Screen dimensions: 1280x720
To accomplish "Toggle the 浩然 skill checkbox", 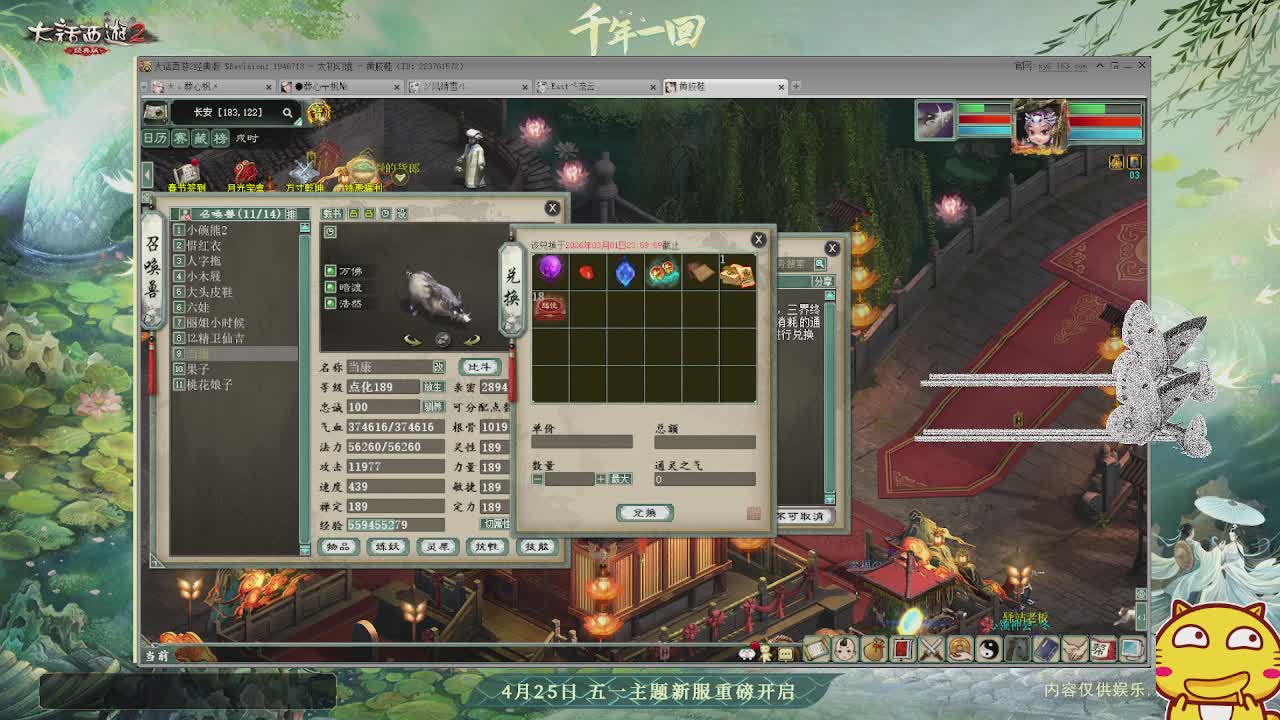I will point(330,303).
